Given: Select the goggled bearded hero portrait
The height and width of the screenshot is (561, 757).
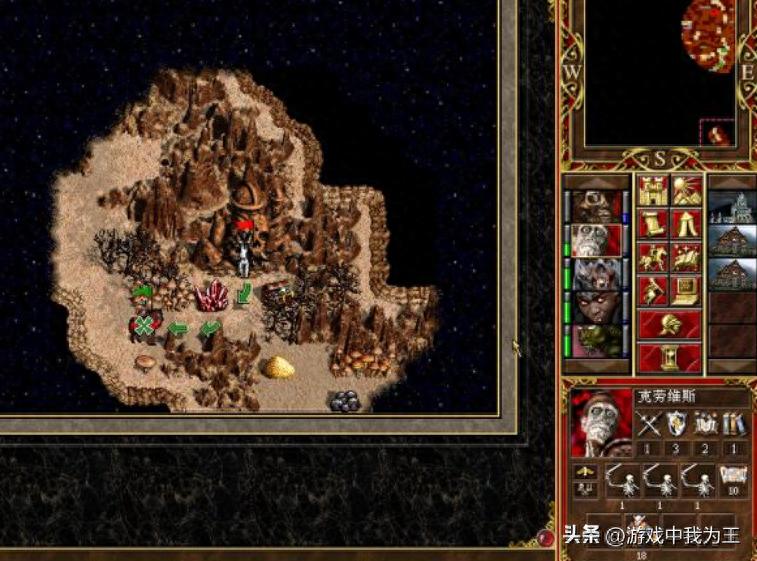Looking at the screenshot, I should 597,206.
